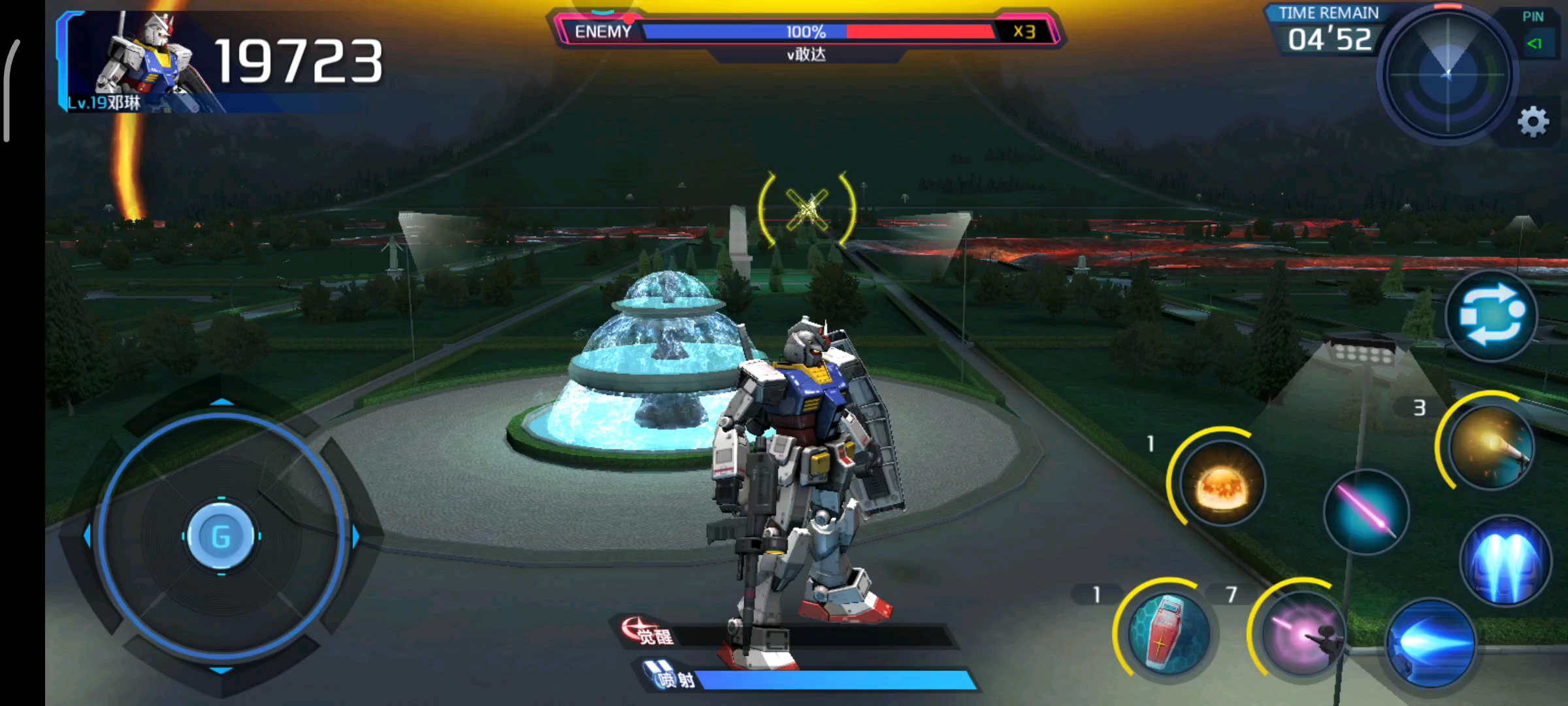
Task: Shoot the beam rifle weapon
Action: pos(1302,633)
